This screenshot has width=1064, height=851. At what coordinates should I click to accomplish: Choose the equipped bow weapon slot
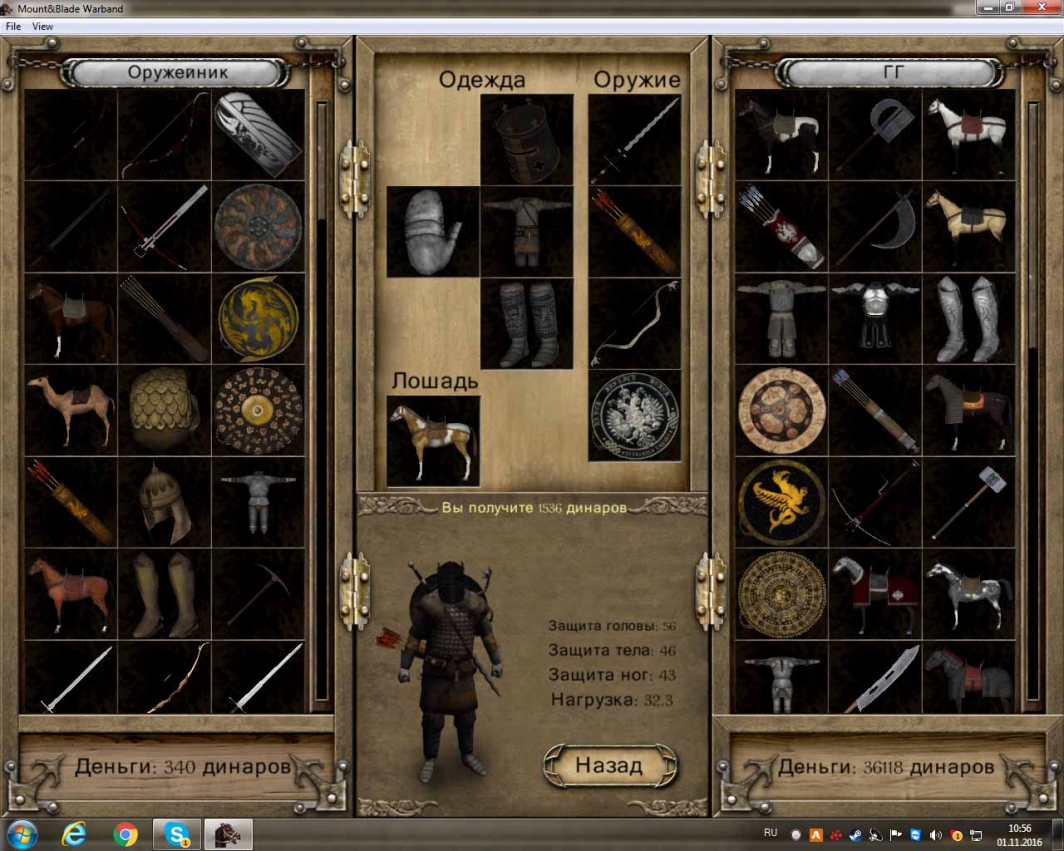click(634, 324)
